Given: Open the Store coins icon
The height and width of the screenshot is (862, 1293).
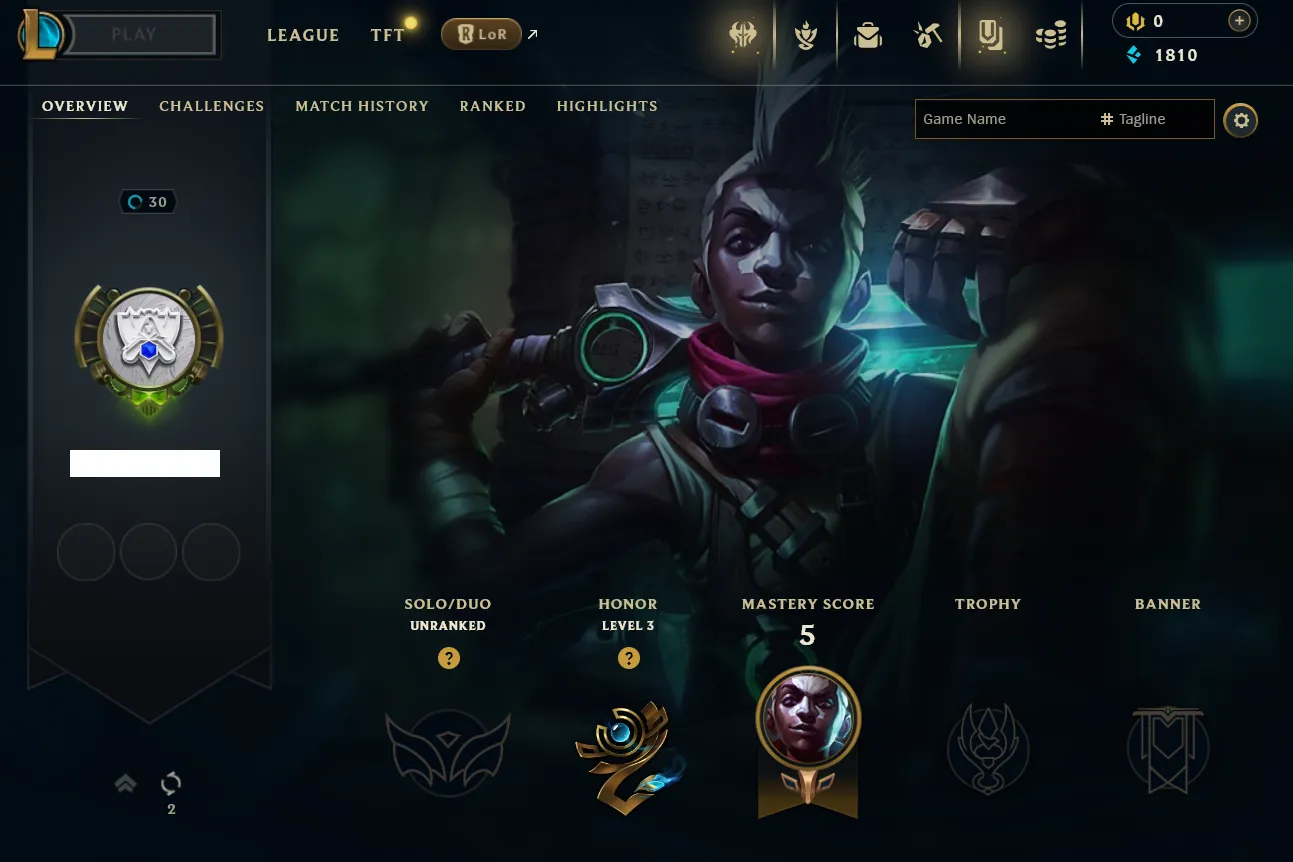Looking at the screenshot, I should click(1051, 36).
